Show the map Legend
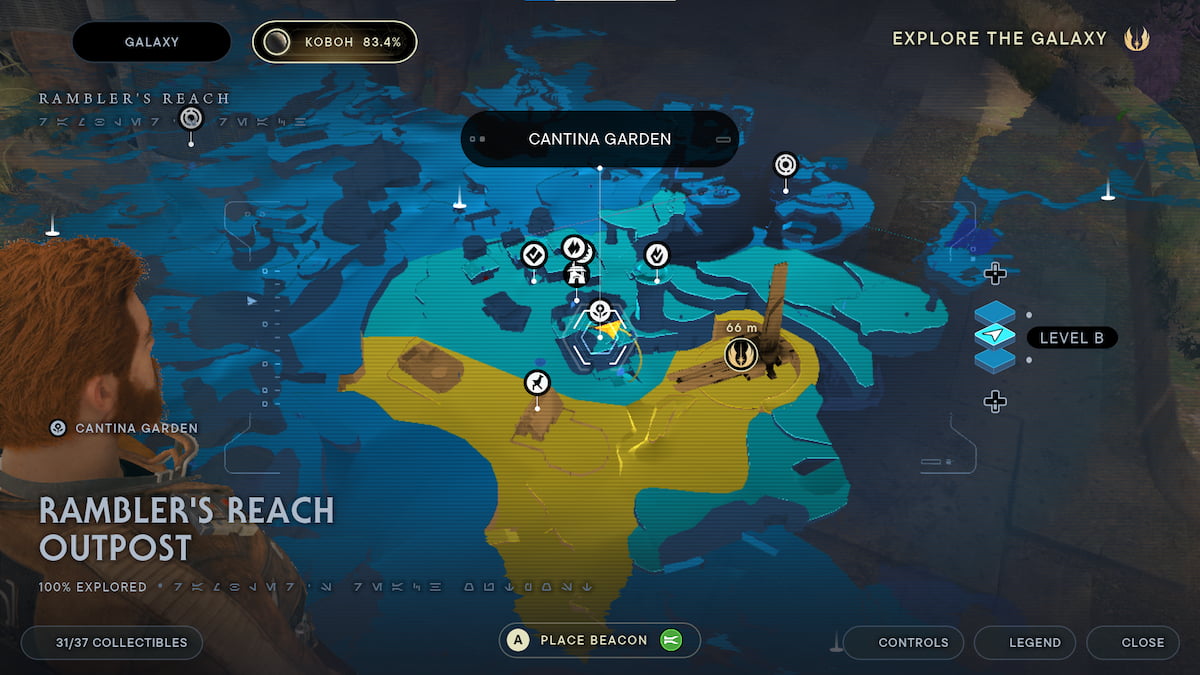 (x=1025, y=642)
